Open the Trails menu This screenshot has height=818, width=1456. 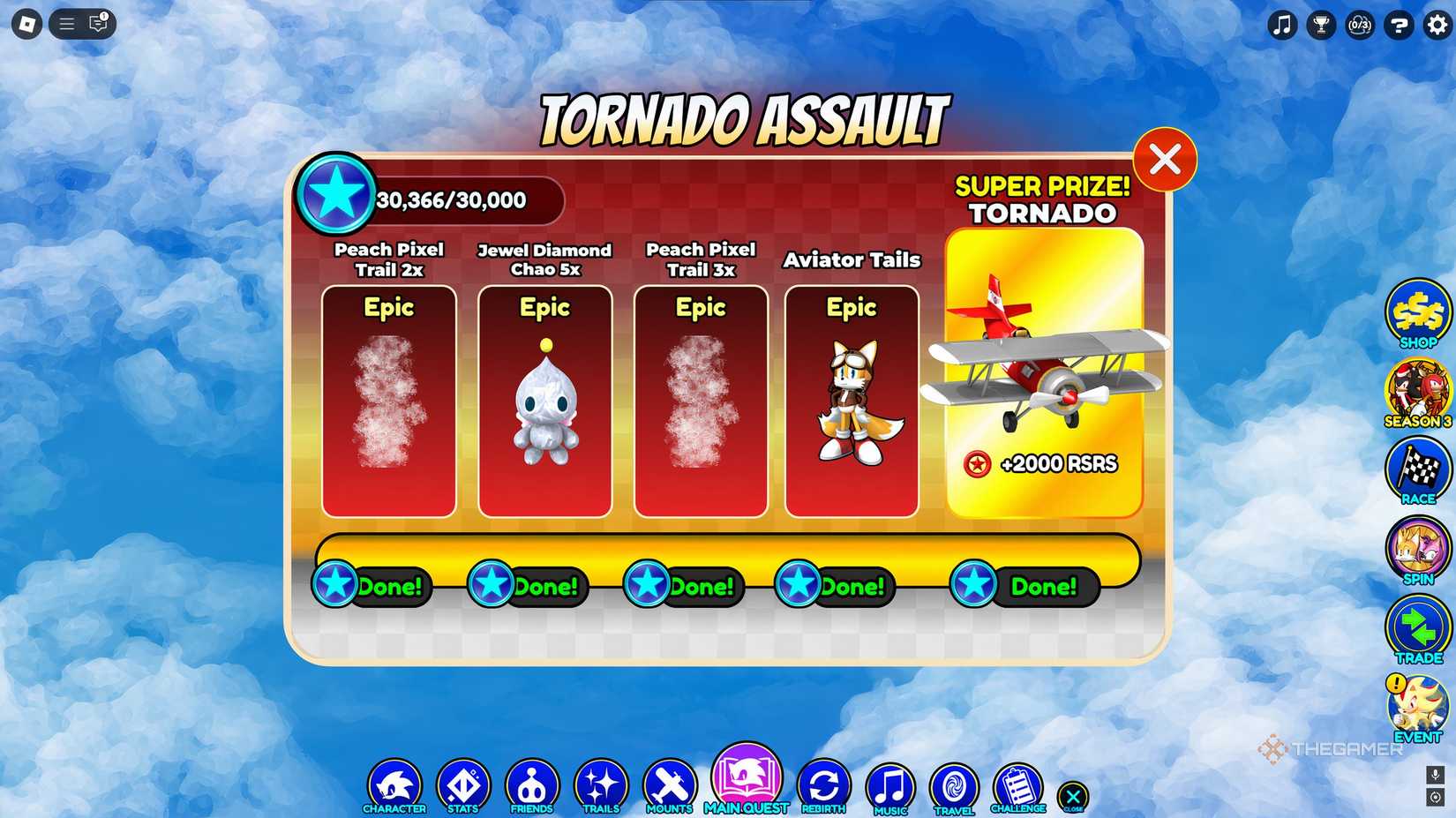coord(601,784)
